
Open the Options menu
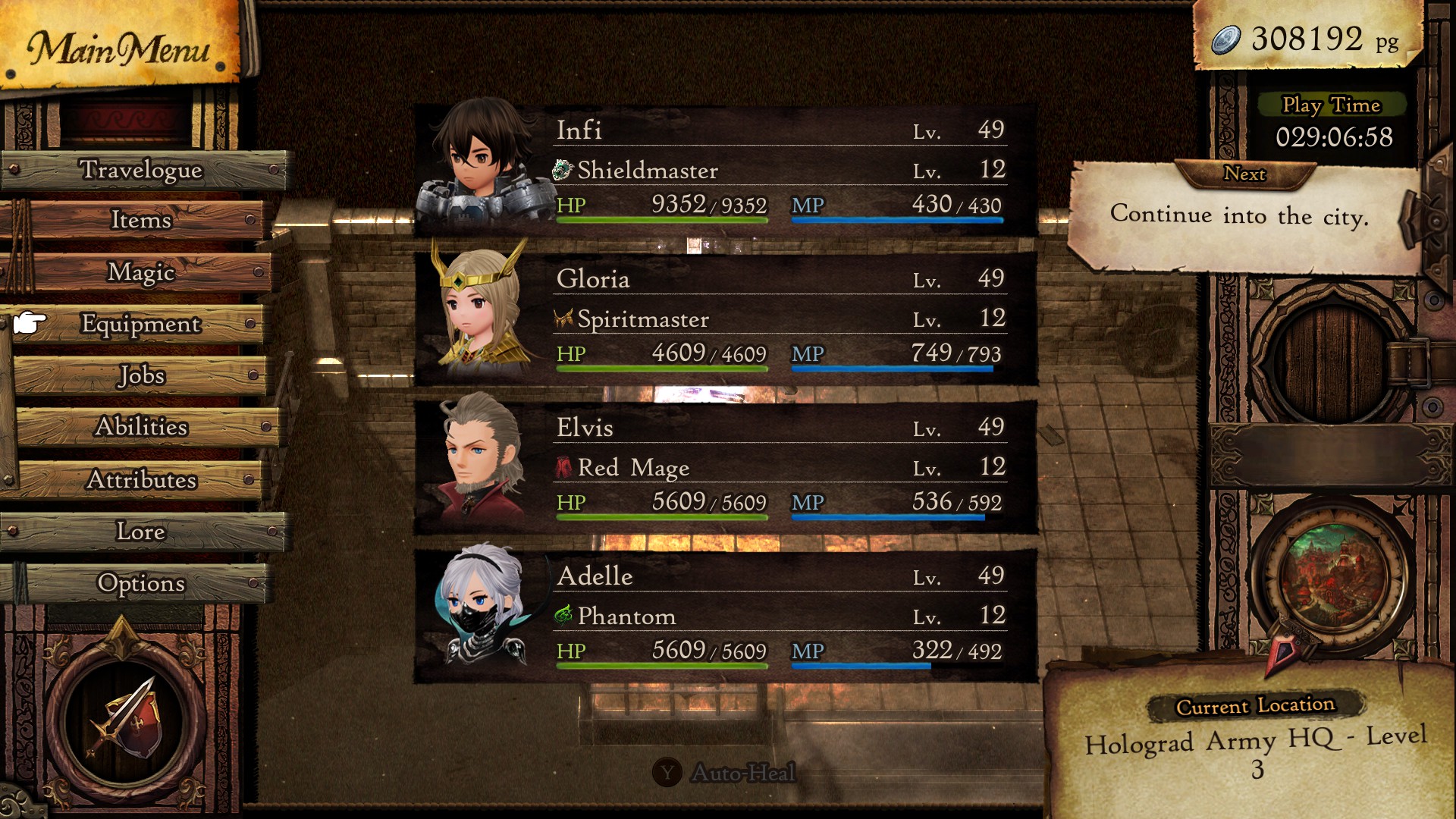tap(141, 583)
